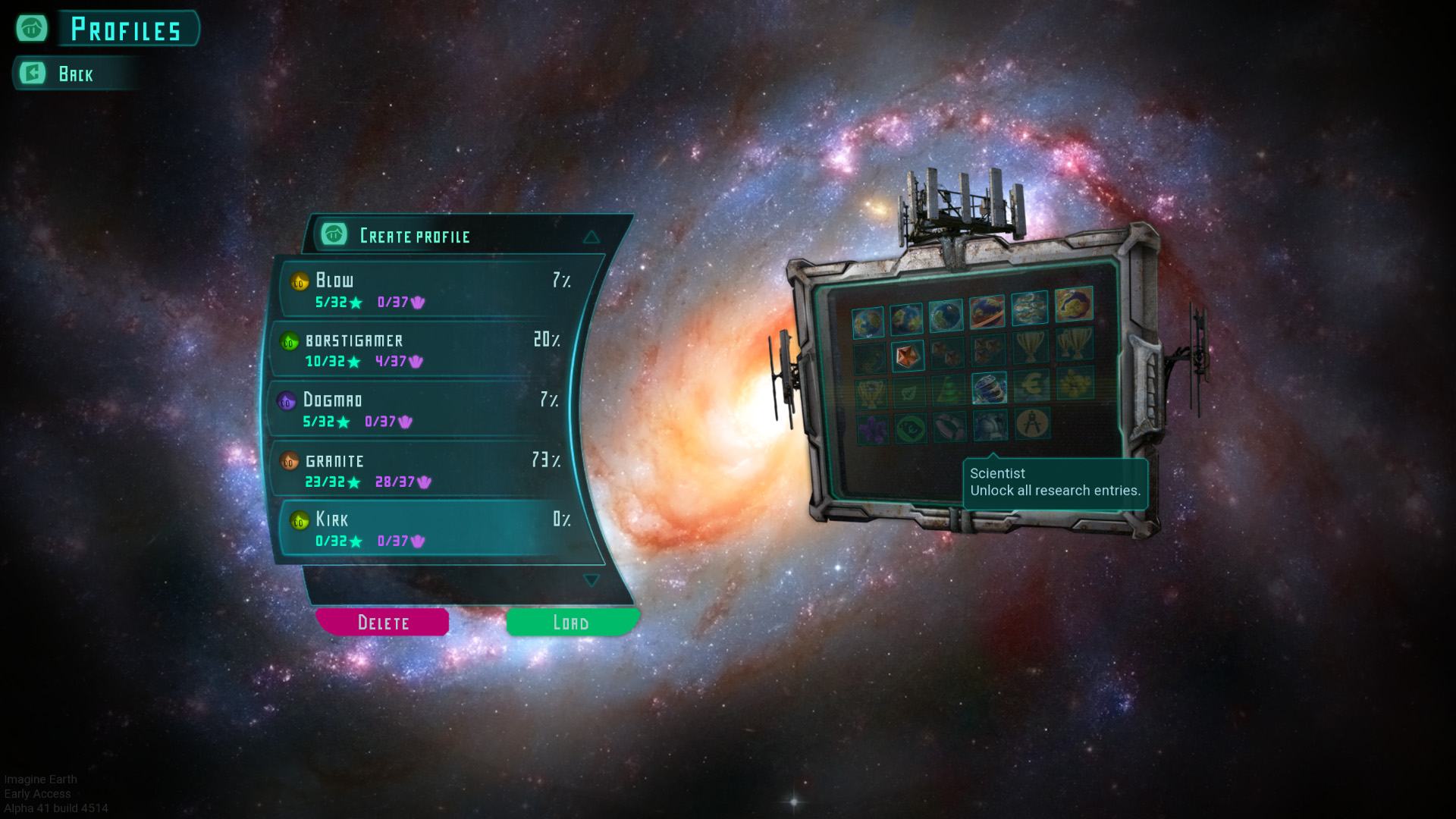Click the euro coin achievement icon
The image size is (1456, 819).
(x=1031, y=385)
